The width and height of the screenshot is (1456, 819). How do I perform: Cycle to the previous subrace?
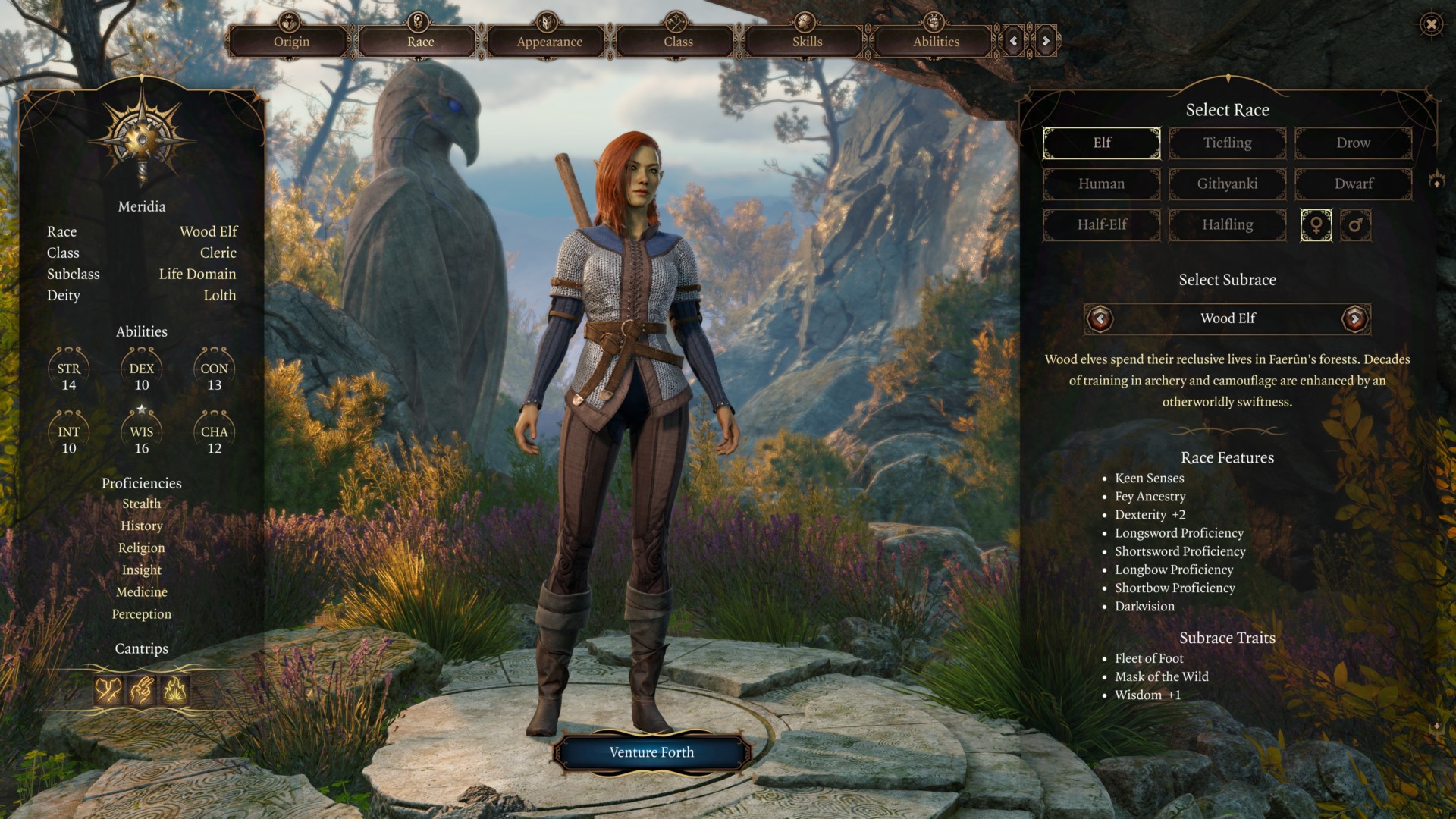click(1100, 318)
